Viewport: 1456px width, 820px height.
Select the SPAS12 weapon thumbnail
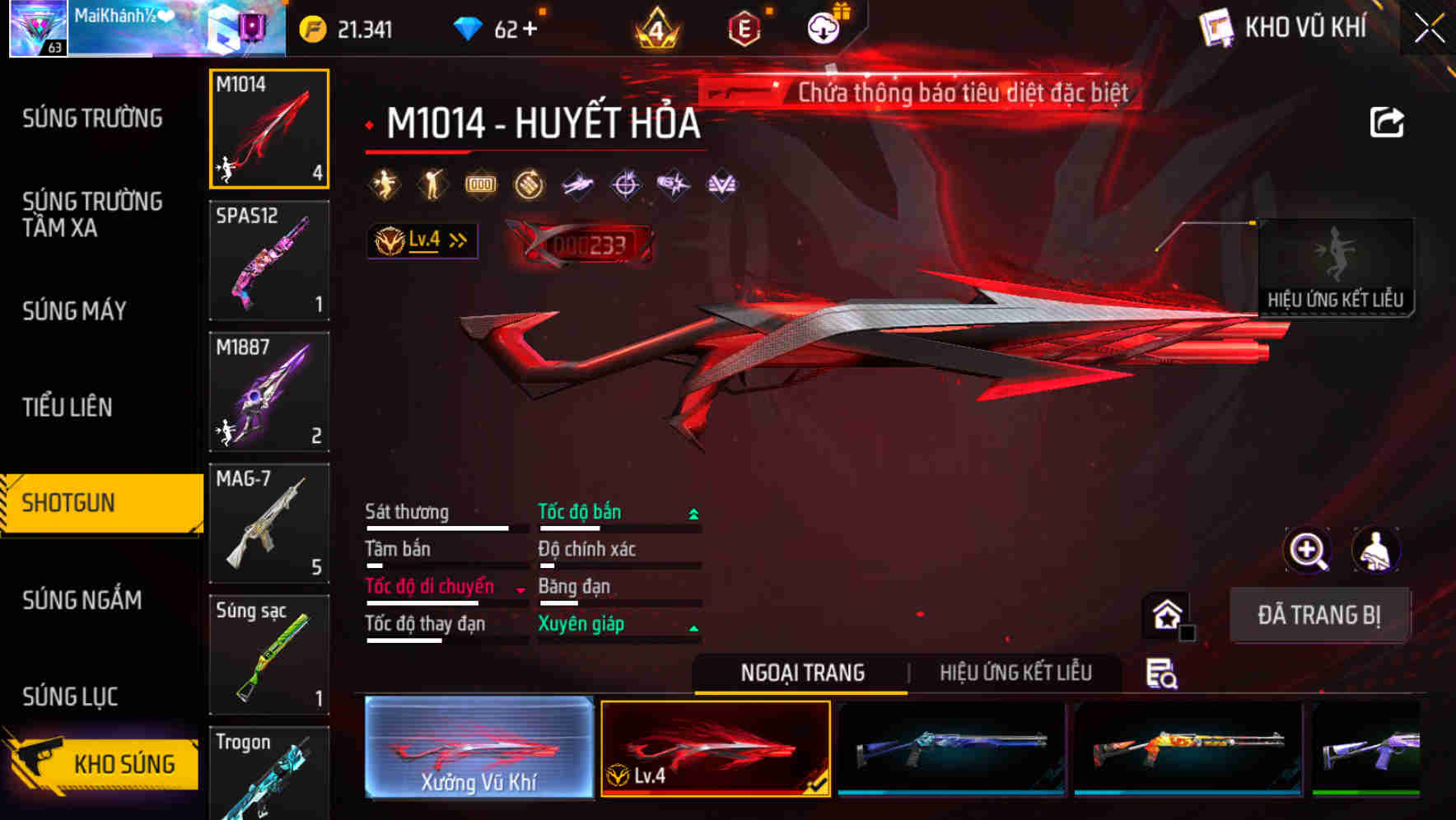[268, 259]
